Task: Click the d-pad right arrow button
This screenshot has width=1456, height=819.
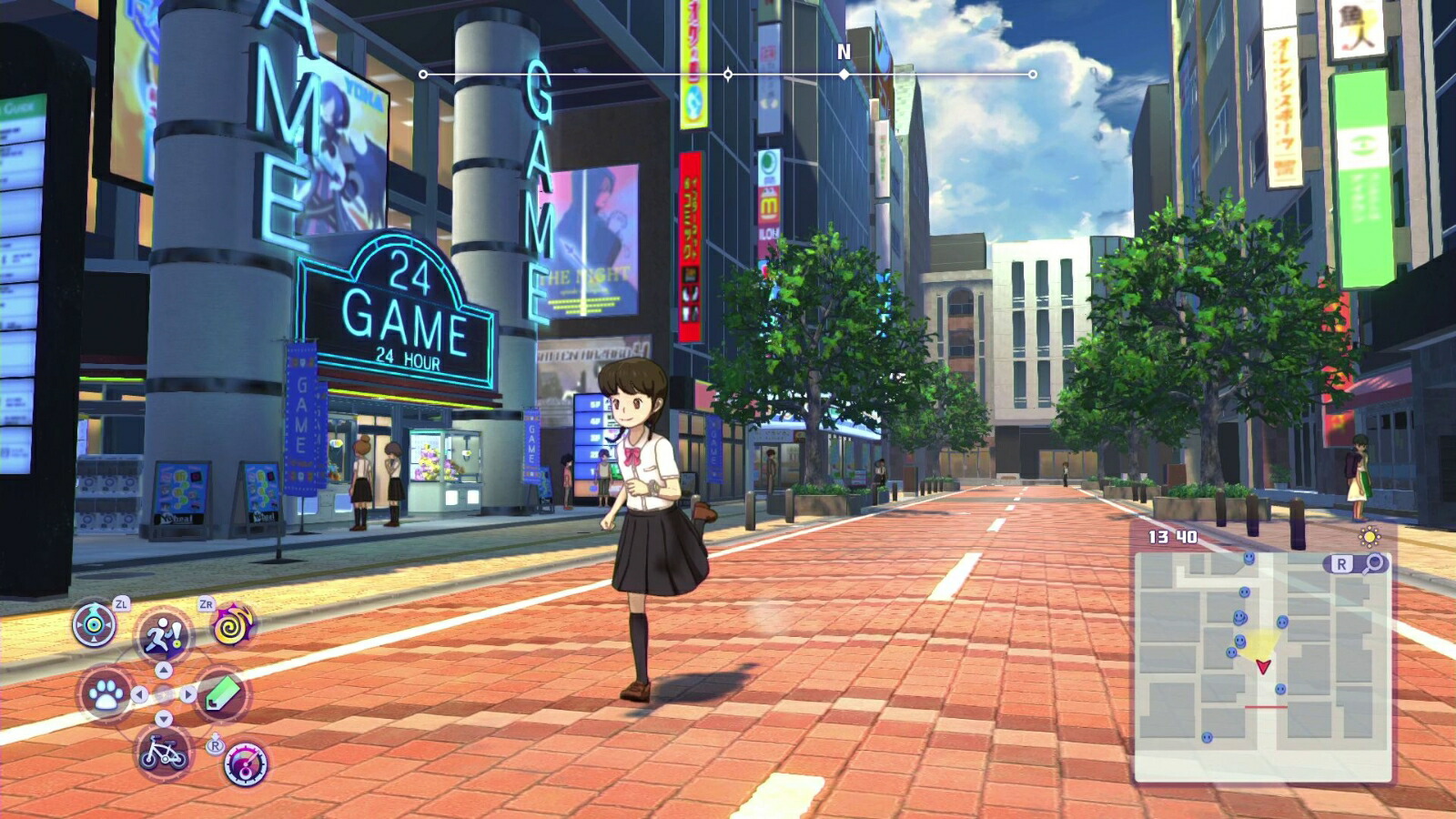Action: 188,694
